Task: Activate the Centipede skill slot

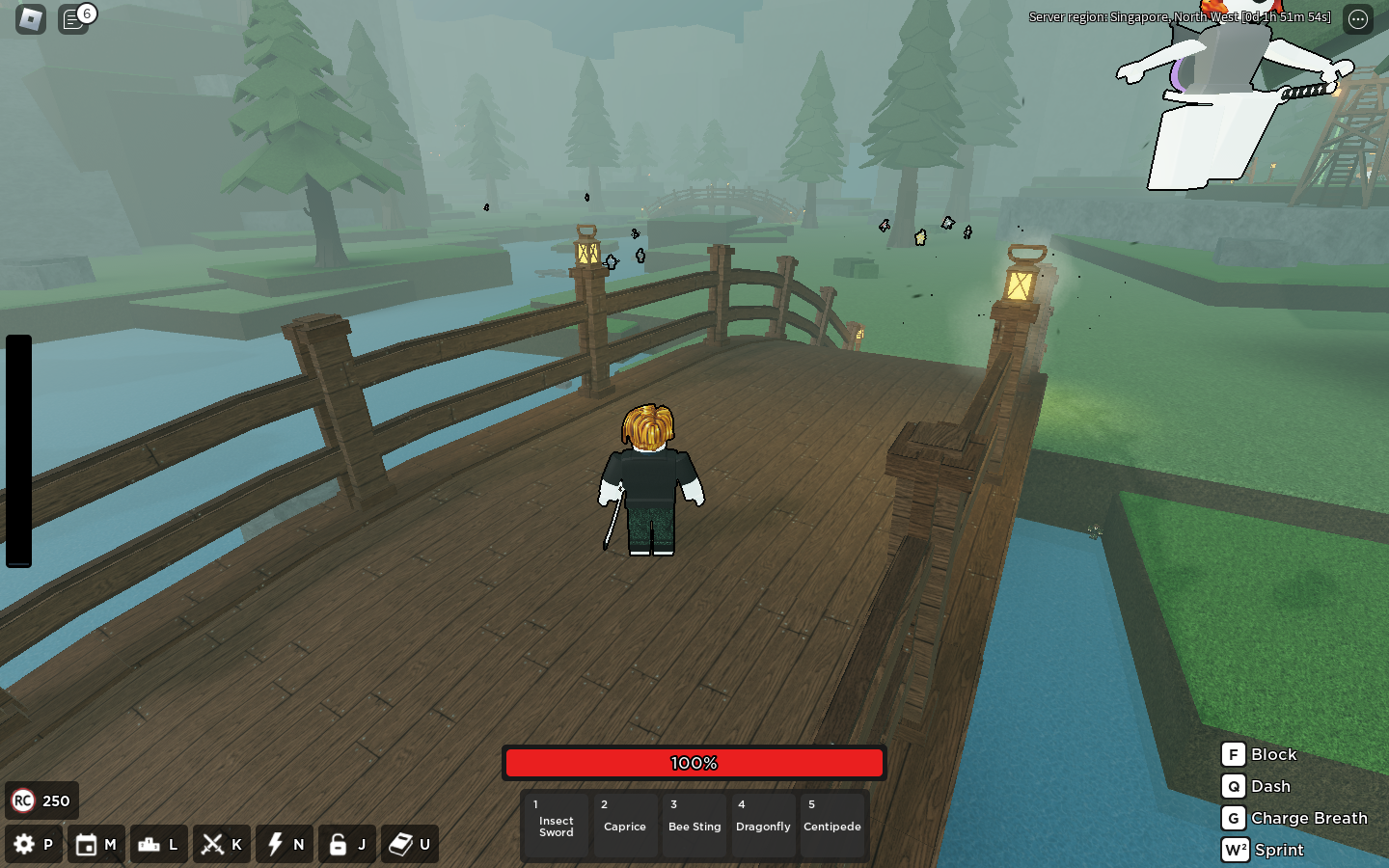Action: pyautogui.click(x=832, y=826)
